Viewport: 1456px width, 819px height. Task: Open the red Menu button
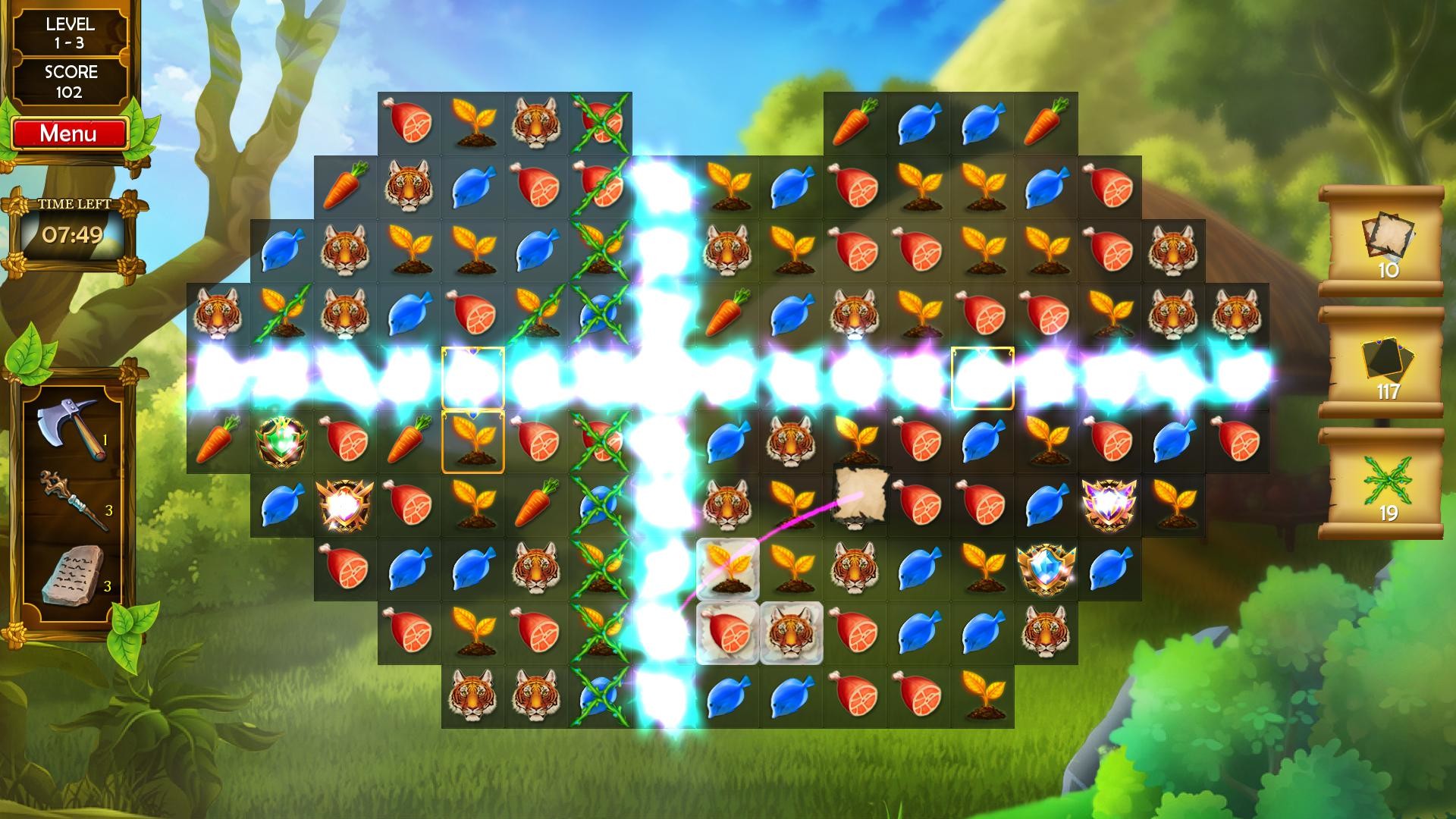[69, 134]
